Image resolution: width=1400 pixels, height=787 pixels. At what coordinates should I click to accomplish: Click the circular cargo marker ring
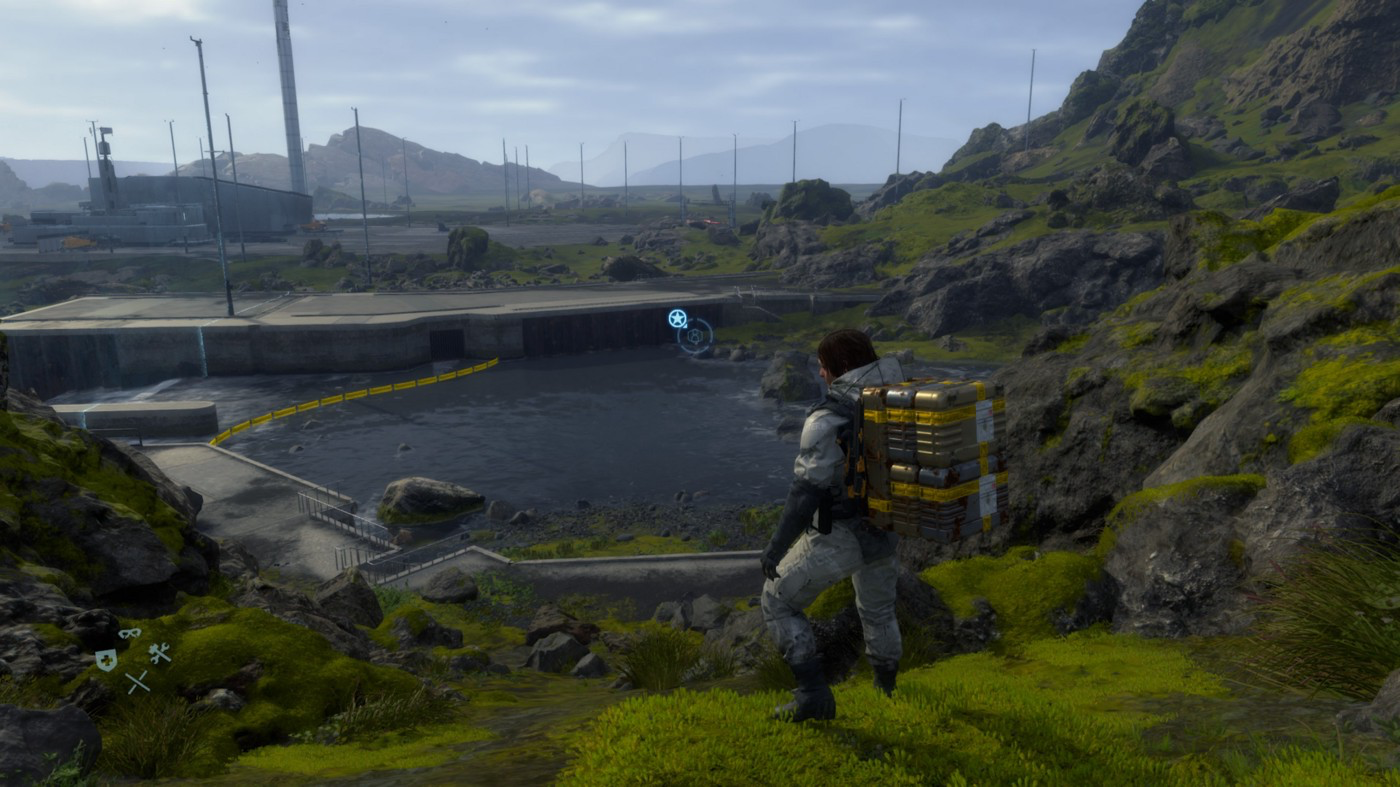695,336
